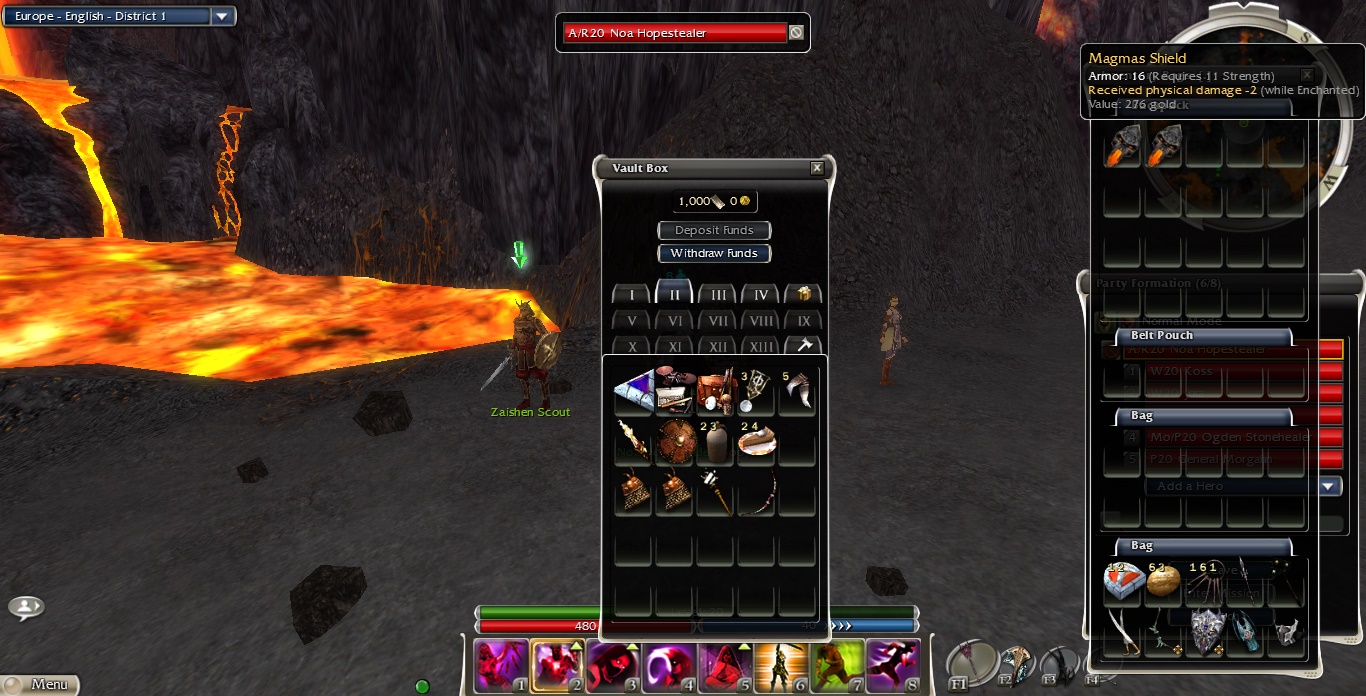Activate skill number 1 on skill bar
The width and height of the screenshot is (1366, 696).
(500, 665)
